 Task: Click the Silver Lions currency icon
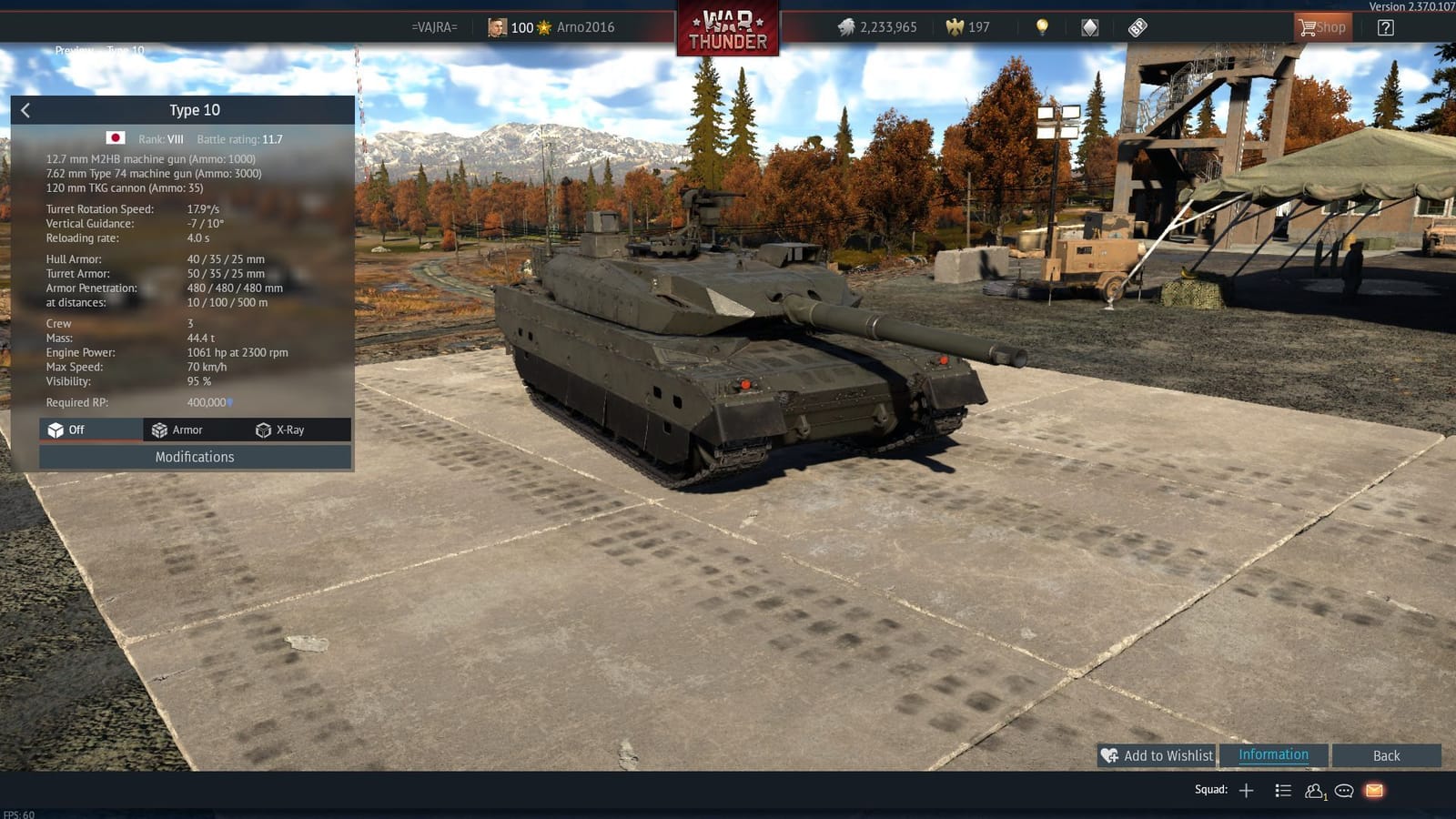click(x=845, y=27)
